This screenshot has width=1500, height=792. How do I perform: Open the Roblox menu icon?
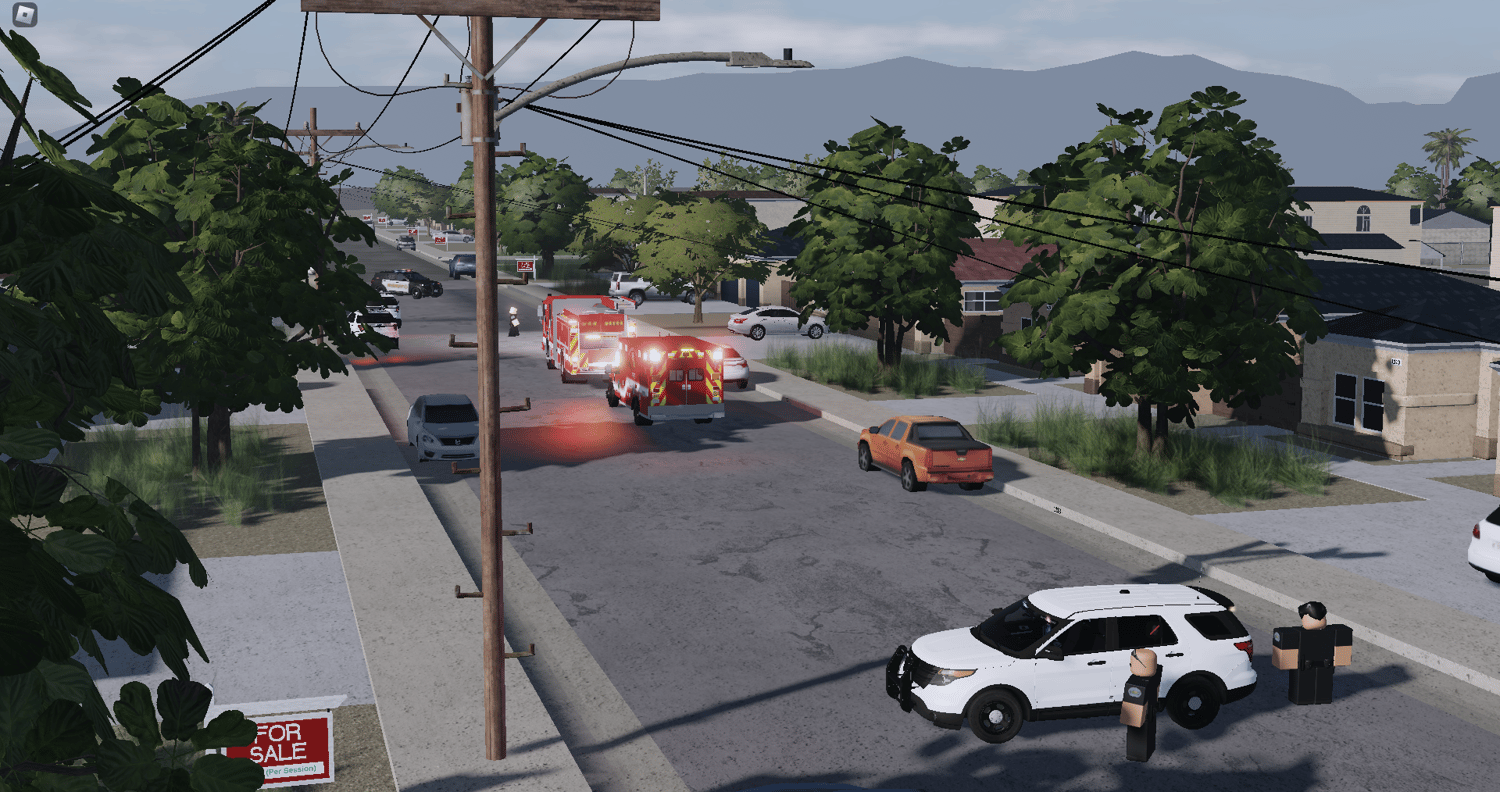(x=25, y=15)
